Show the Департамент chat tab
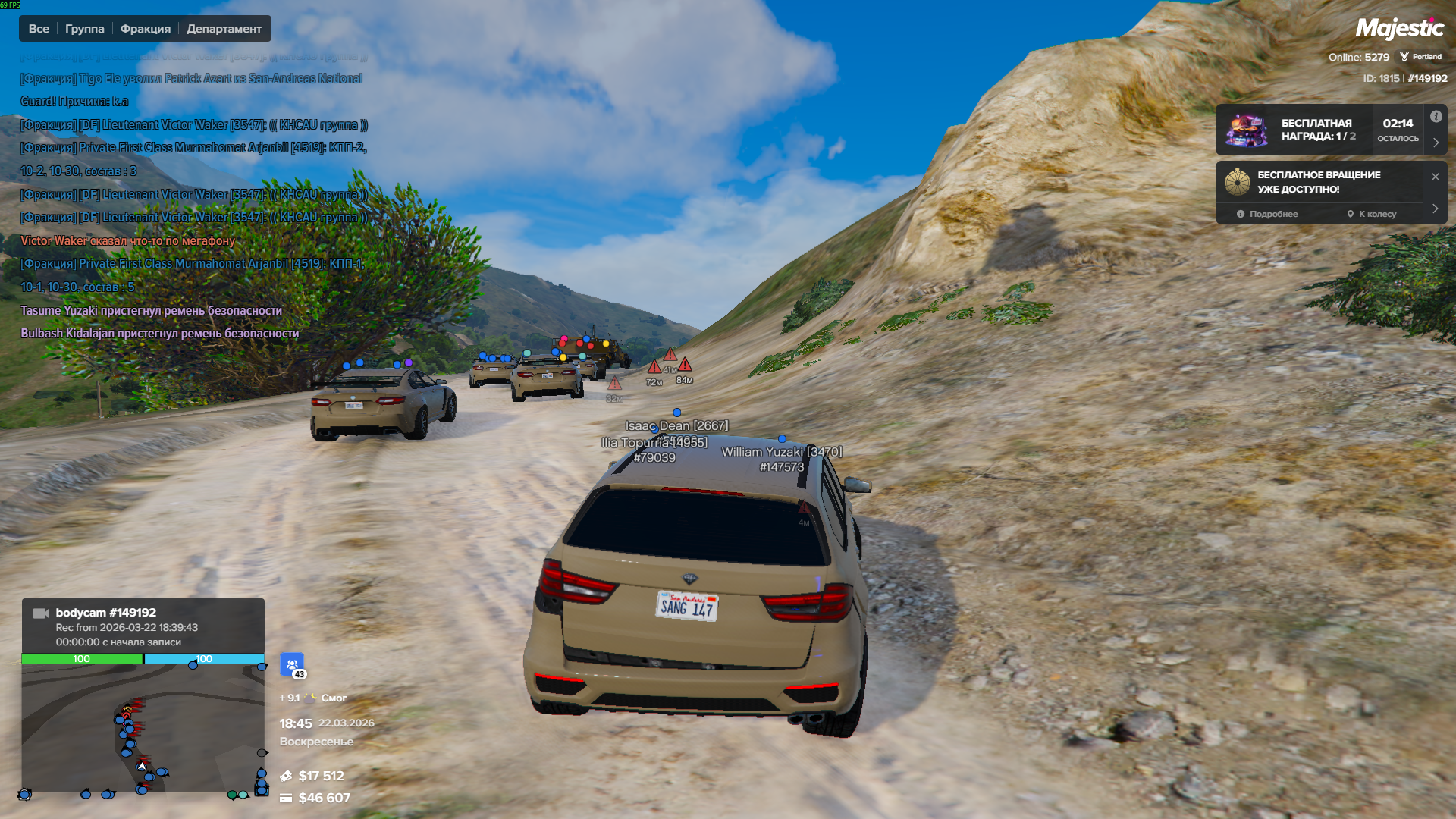 tap(224, 29)
